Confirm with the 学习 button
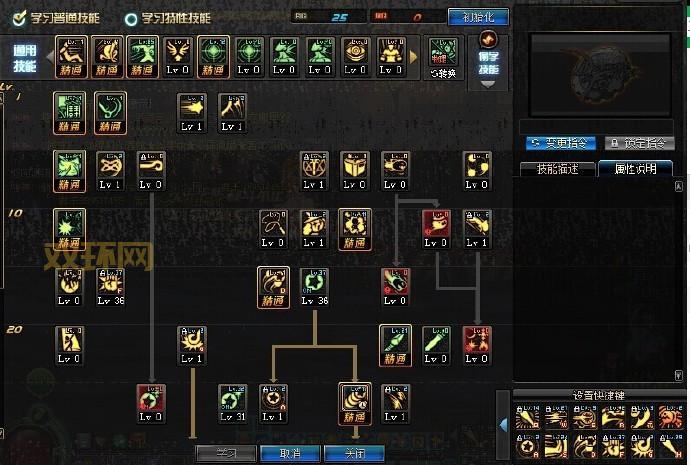The image size is (690, 465). (225, 453)
